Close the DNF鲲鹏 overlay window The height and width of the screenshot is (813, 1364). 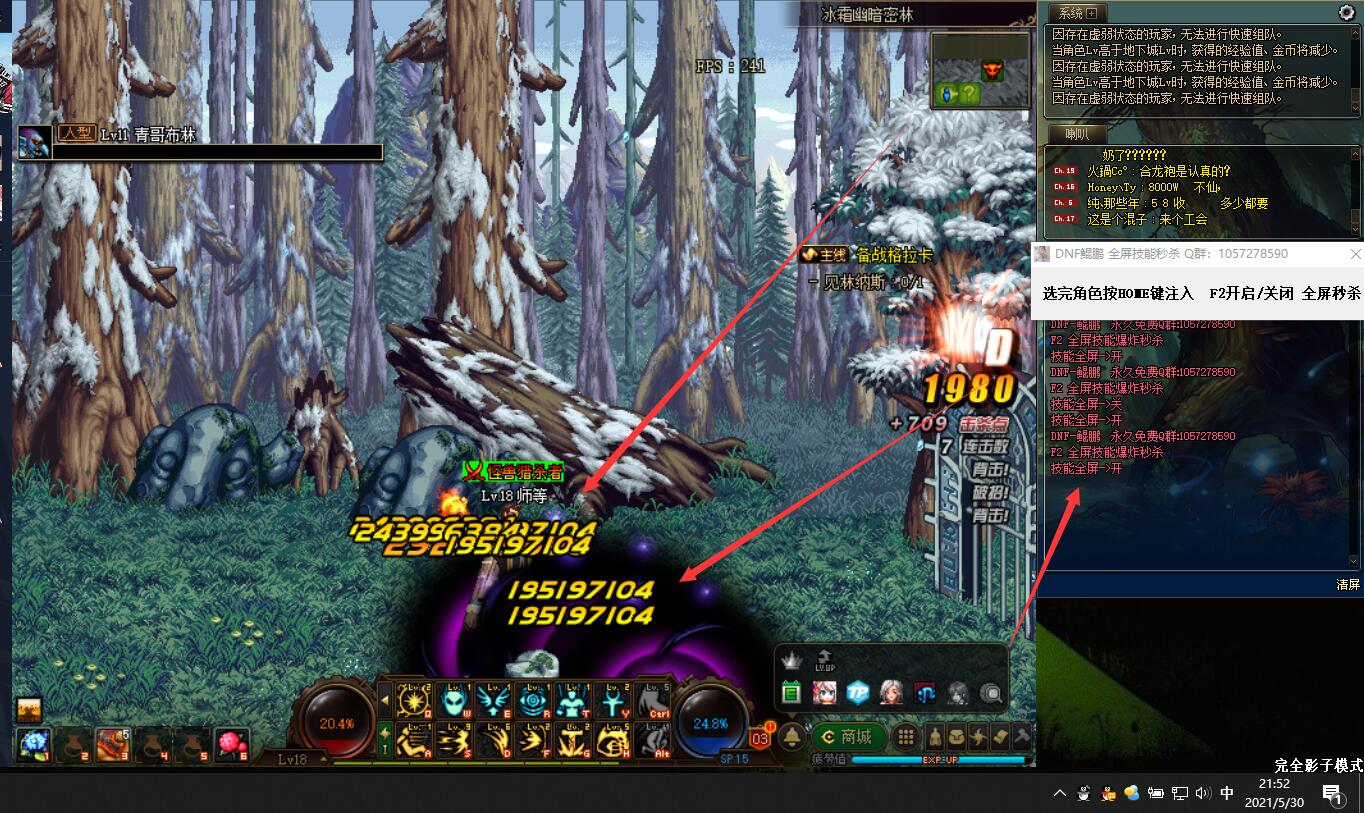coord(1355,254)
